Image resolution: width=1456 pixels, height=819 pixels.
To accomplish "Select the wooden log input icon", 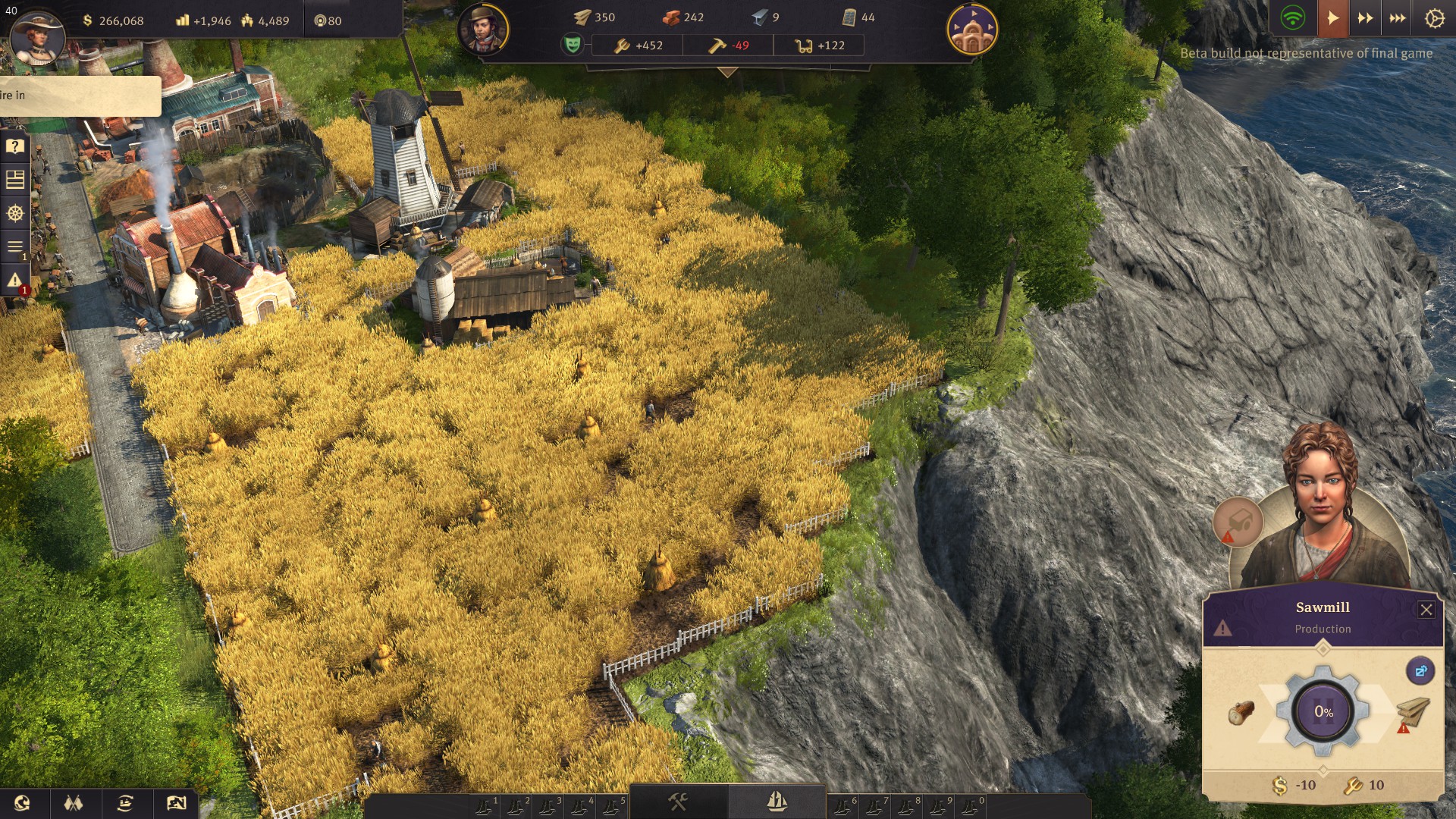I will point(1241,712).
